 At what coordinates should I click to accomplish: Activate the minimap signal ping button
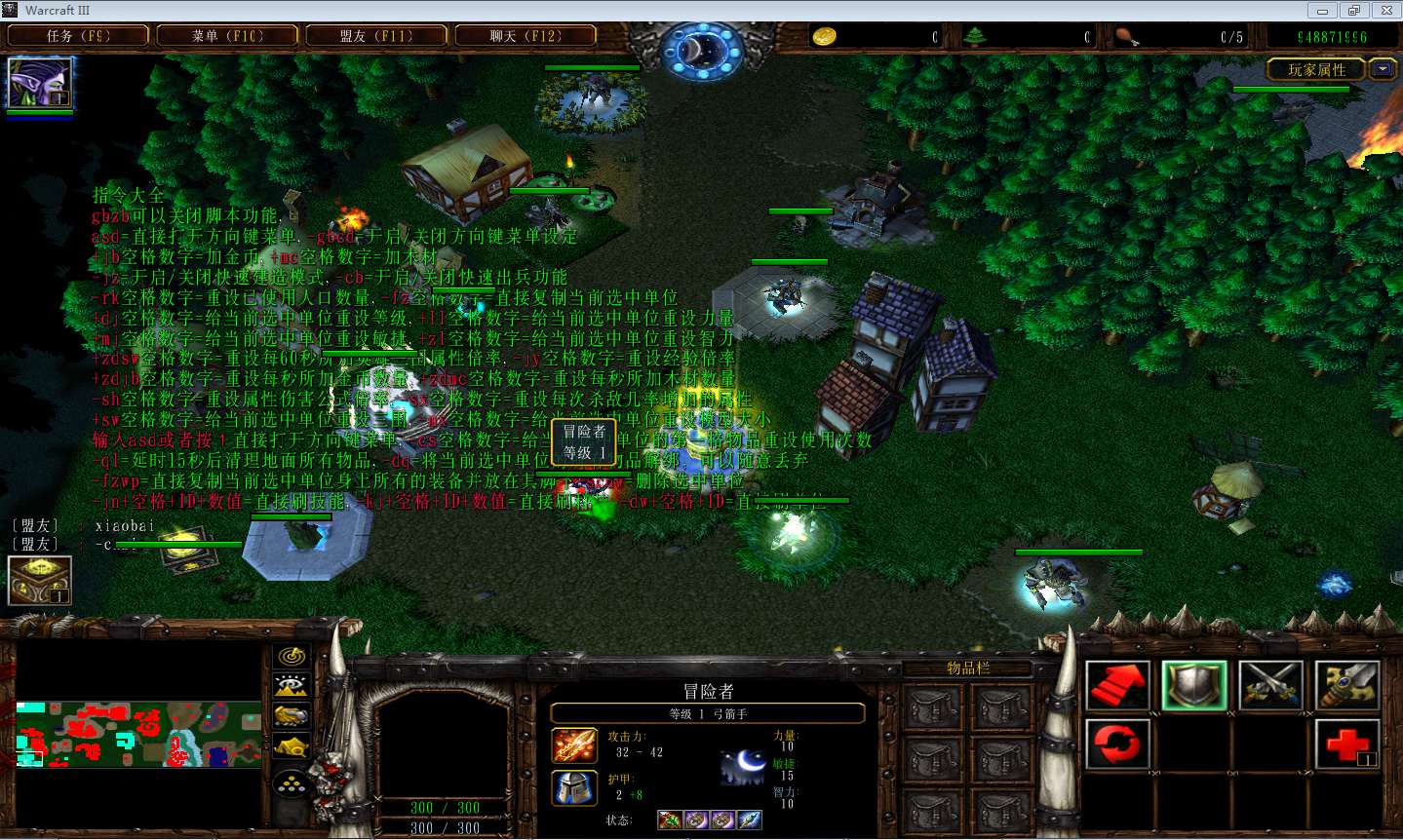(292, 656)
